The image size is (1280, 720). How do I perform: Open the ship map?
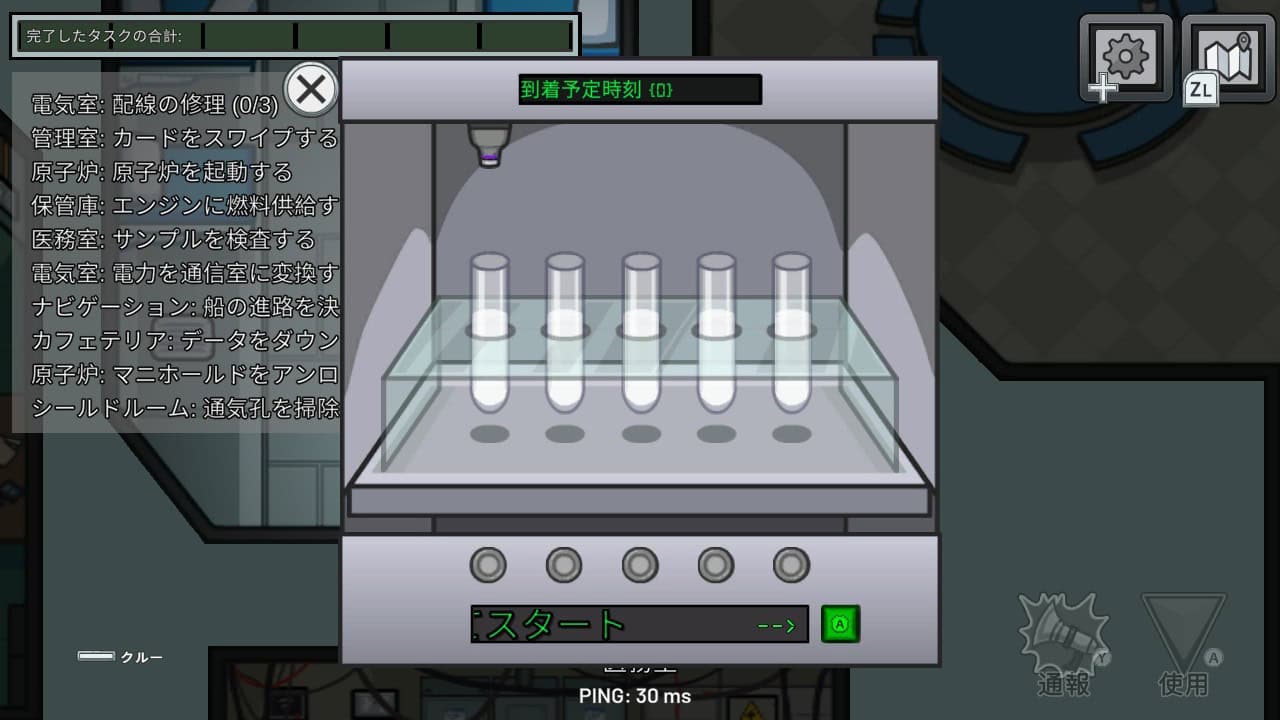[x=1228, y=57]
